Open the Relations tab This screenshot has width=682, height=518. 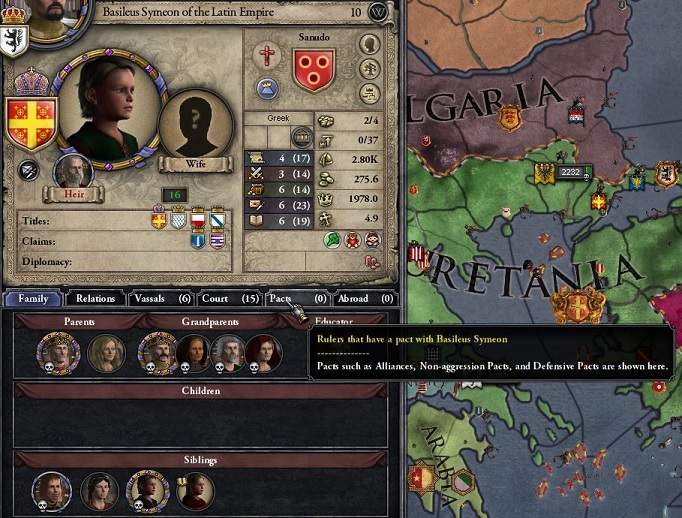95,298
